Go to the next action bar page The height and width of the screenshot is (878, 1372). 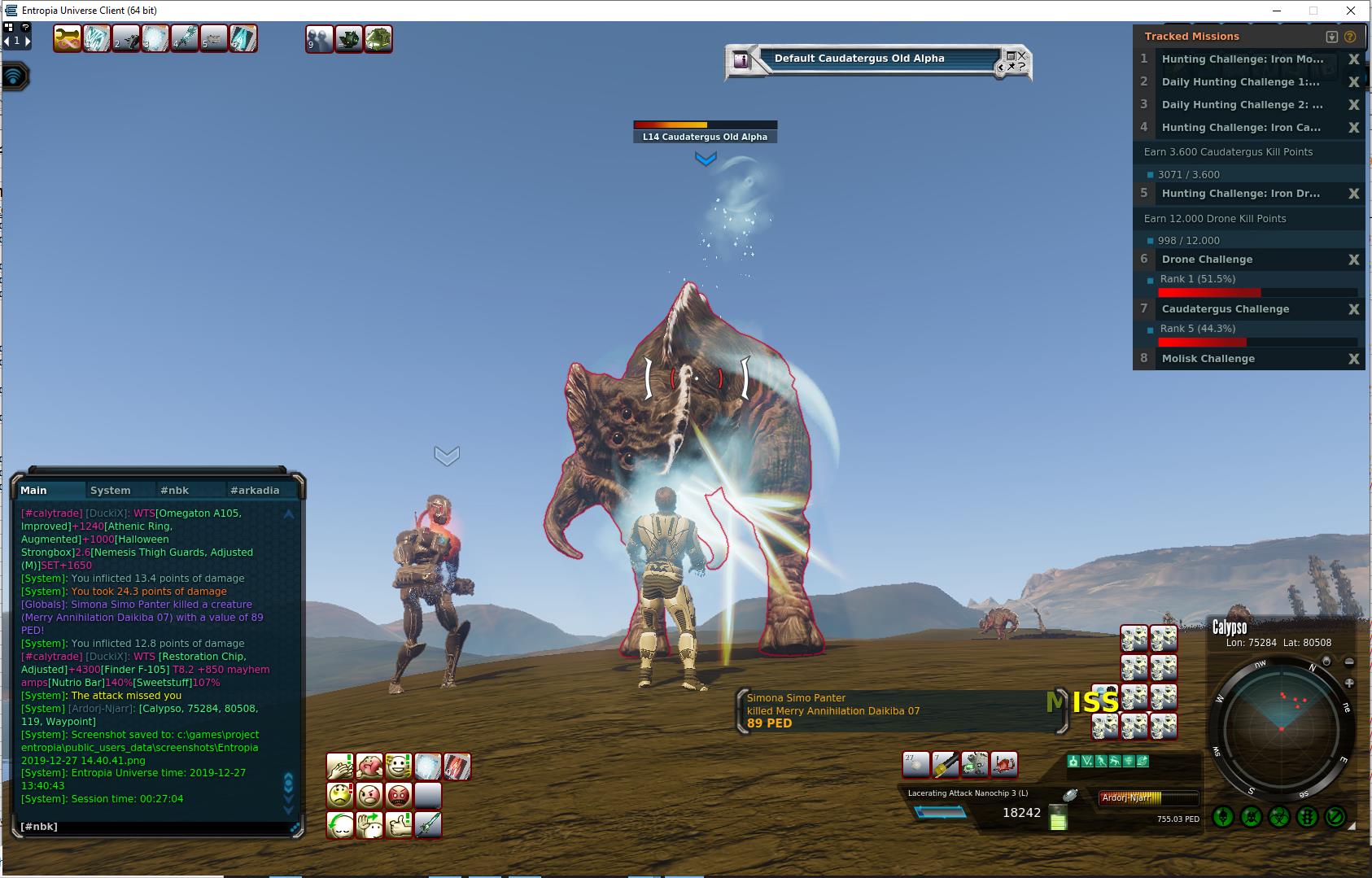27,41
